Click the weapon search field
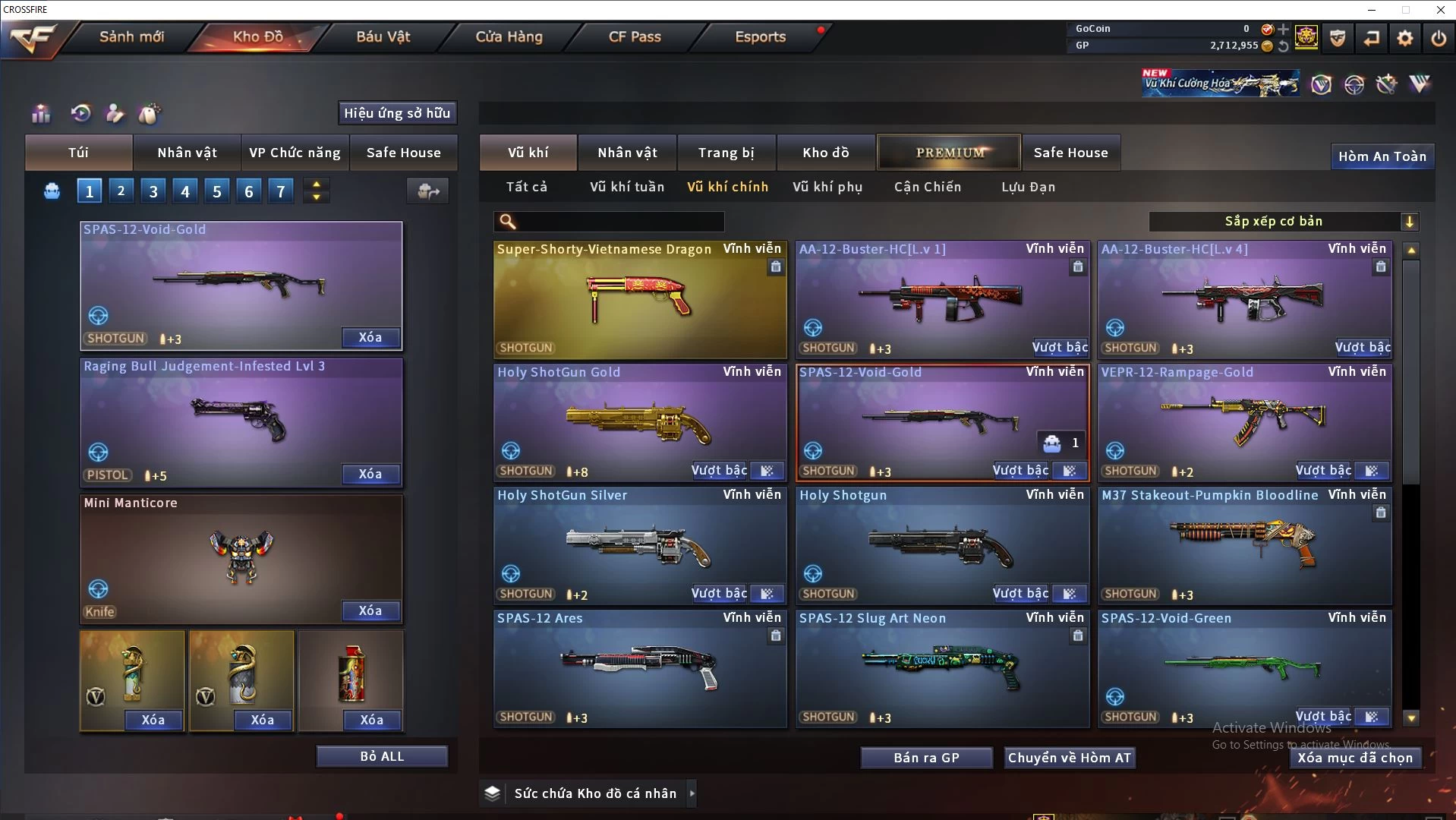Viewport: 1456px width, 820px height. point(619,222)
